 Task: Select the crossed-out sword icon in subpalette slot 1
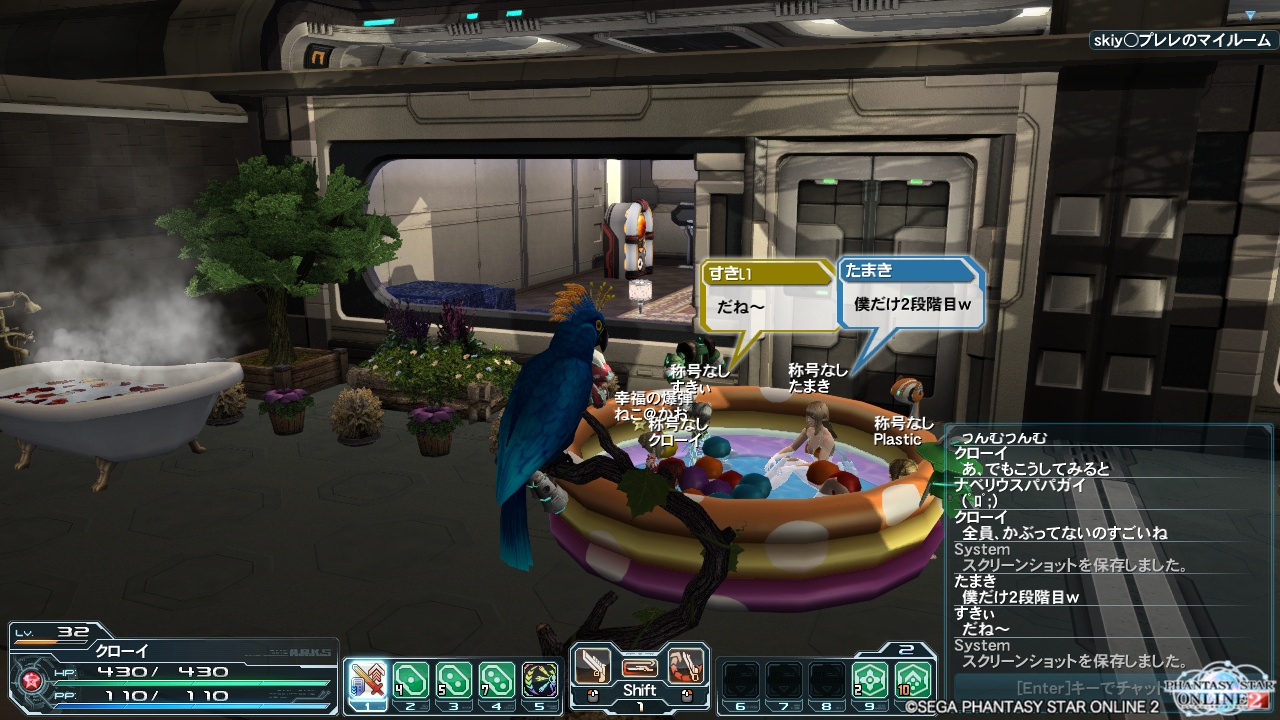[x=369, y=681]
